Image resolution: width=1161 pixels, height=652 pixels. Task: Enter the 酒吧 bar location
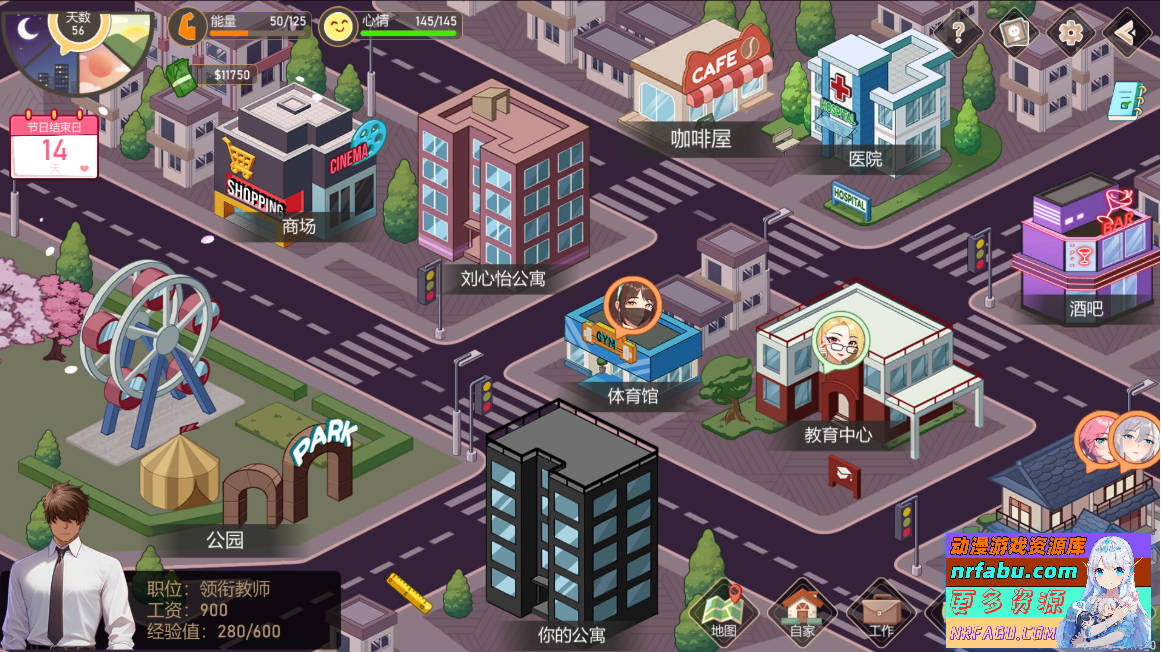point(1085,309)
